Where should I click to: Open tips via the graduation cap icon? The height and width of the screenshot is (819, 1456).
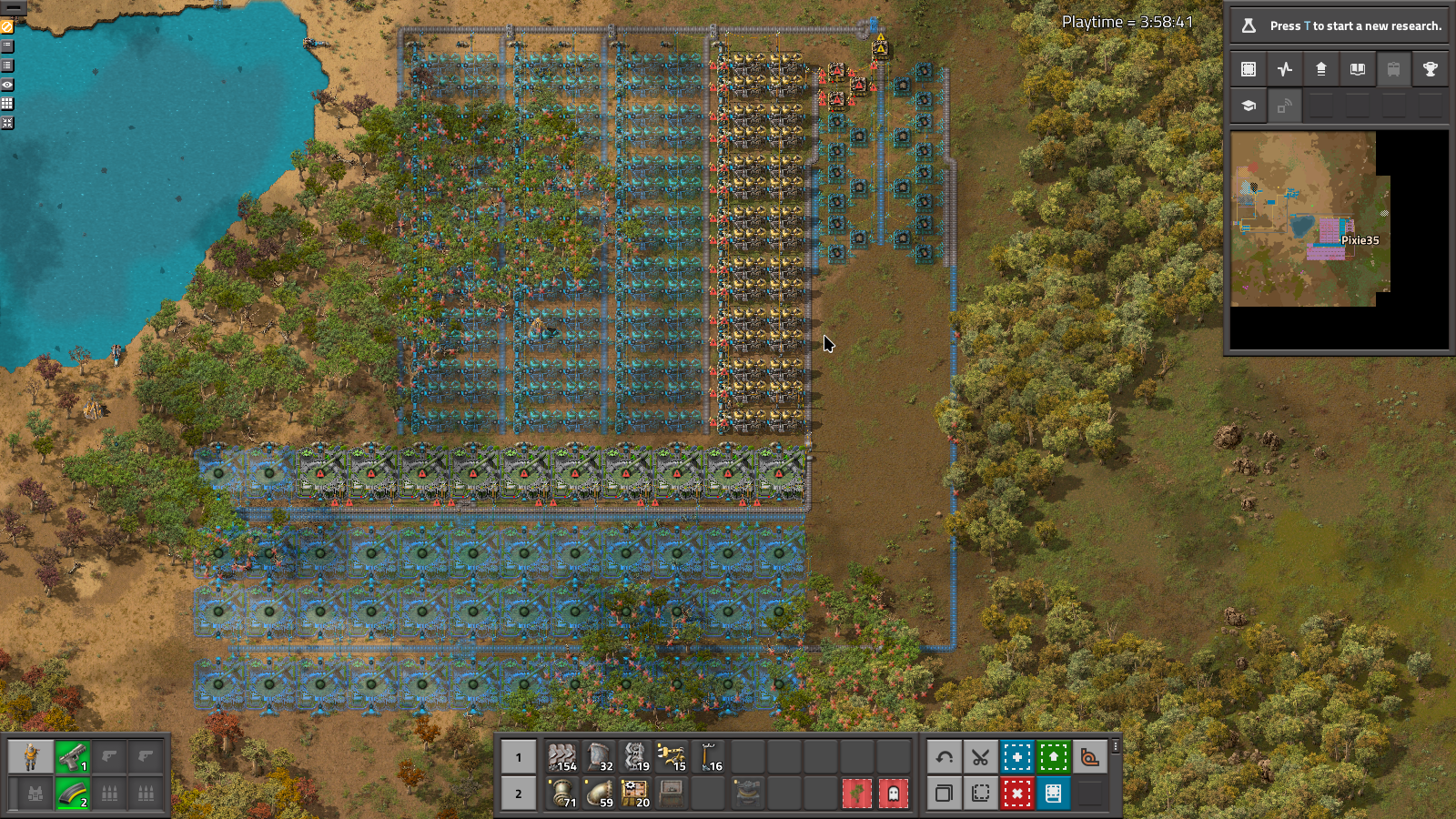pyautogui.click(x=1249, y=106)
